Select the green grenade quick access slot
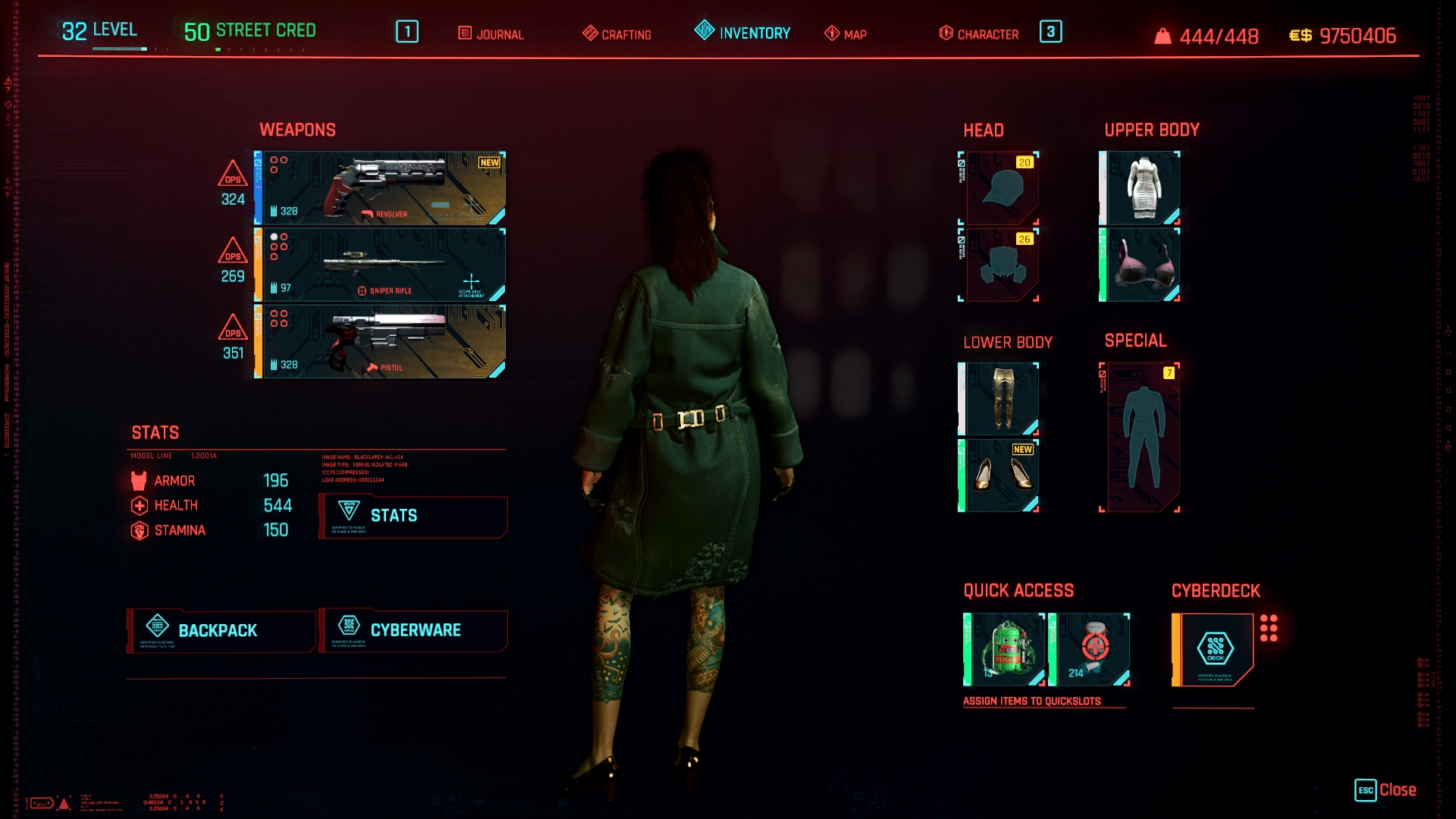 pyautogui.click(x=1005, y=650)
